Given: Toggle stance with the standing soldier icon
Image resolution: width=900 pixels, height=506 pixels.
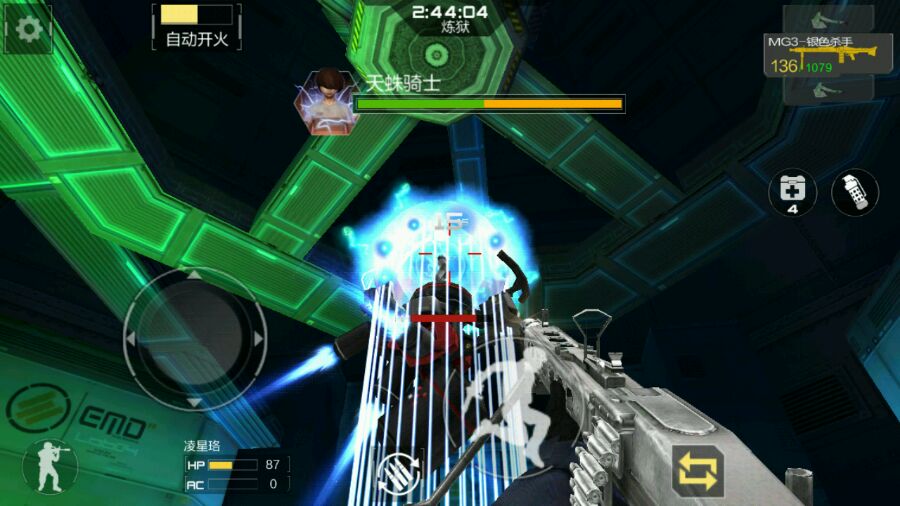Looking at the screenshot, I should pos(49,466).
